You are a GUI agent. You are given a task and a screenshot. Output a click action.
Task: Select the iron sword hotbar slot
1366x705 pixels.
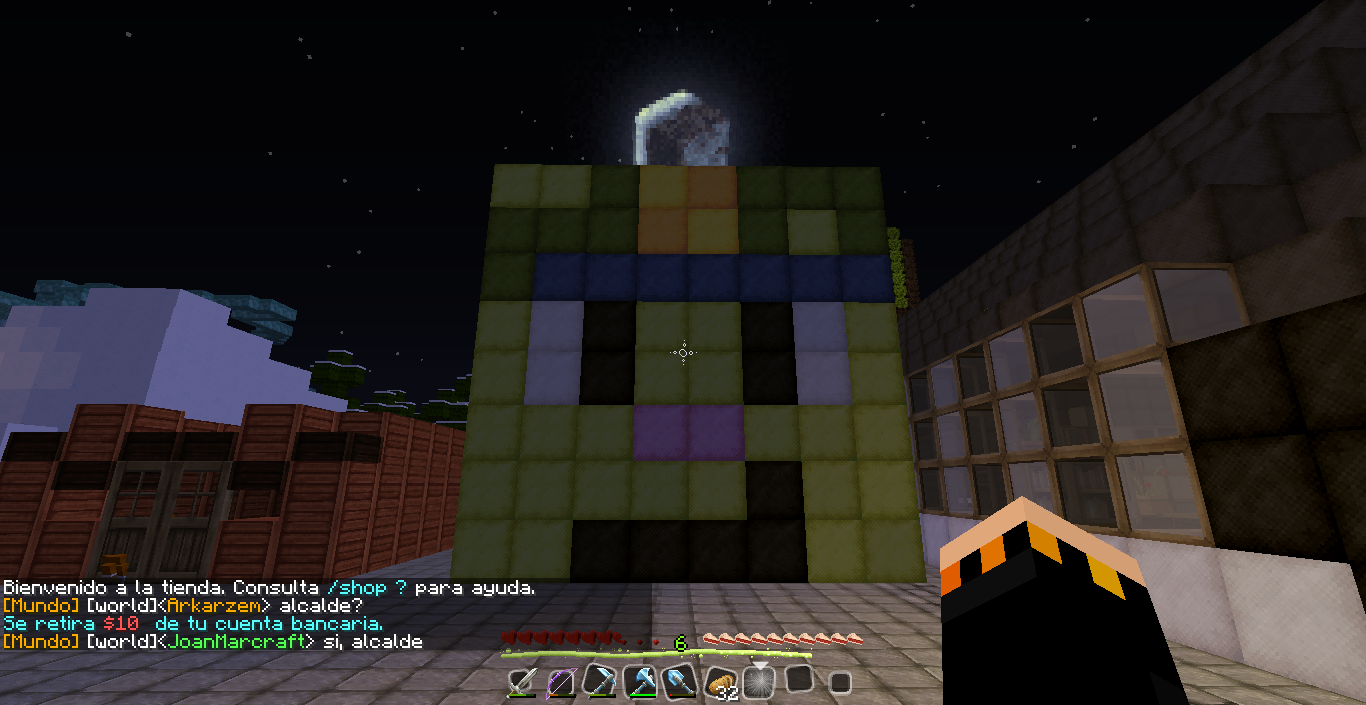pos(522,682)
